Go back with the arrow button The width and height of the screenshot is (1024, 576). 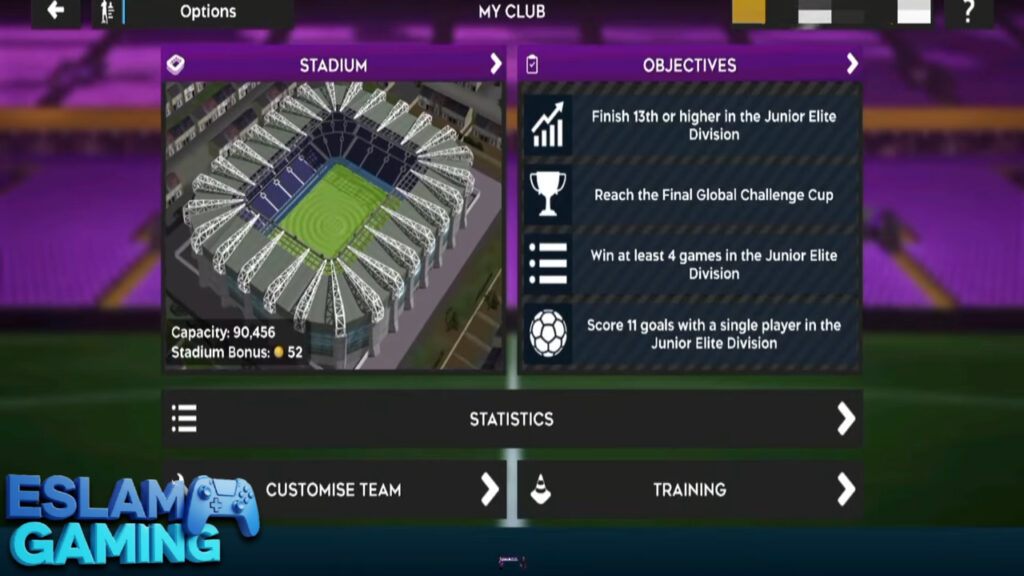[56, 12]
